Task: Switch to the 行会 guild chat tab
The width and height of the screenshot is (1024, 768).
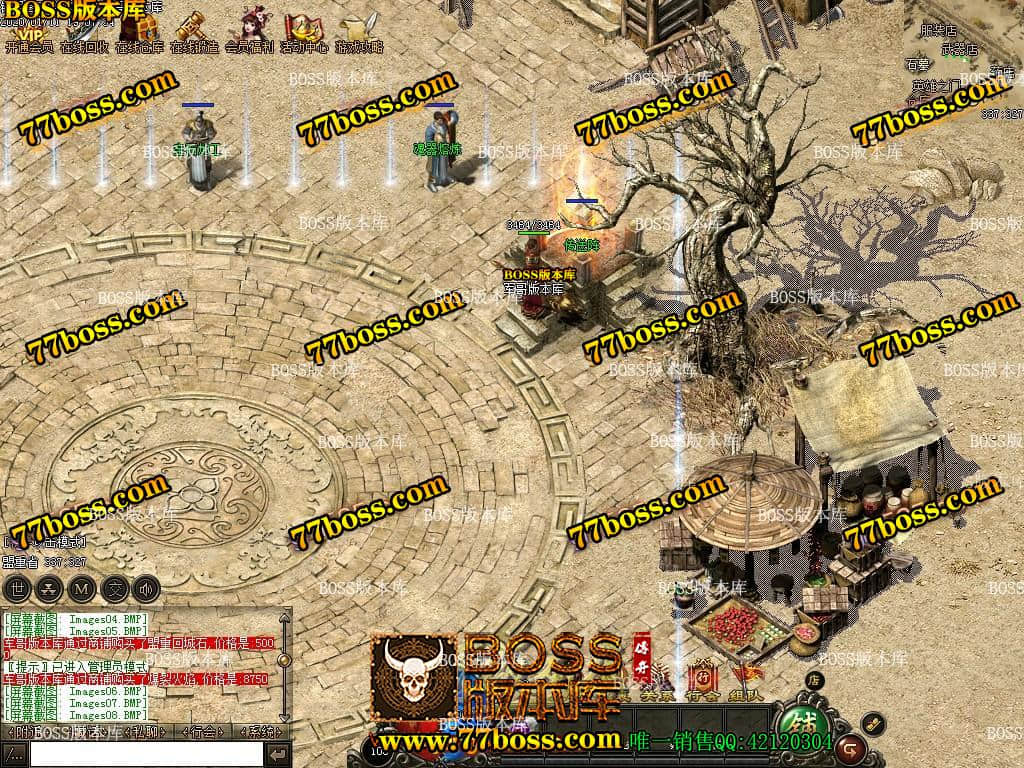Action: point(204,732)
